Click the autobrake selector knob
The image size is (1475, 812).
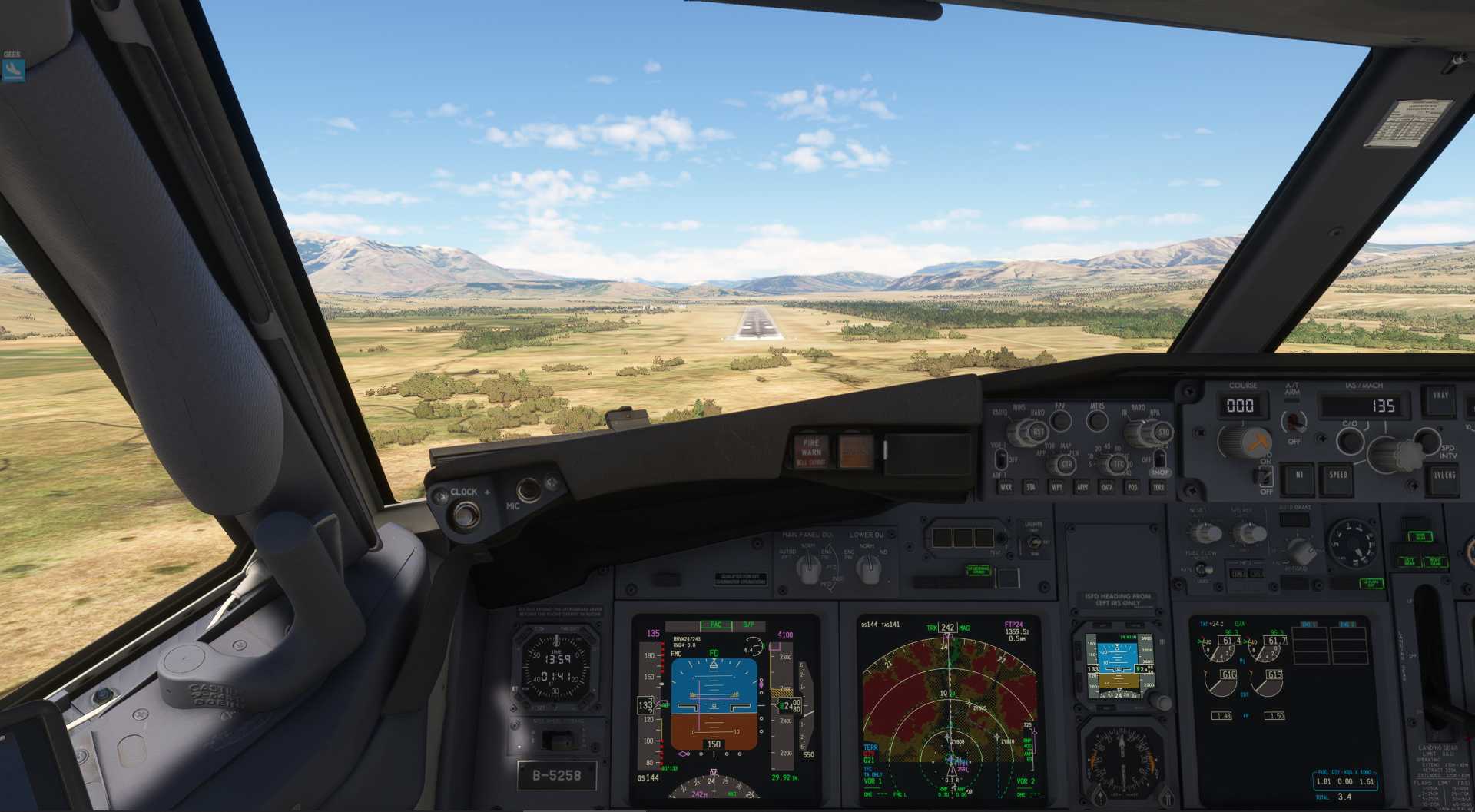click(1300, 550)
